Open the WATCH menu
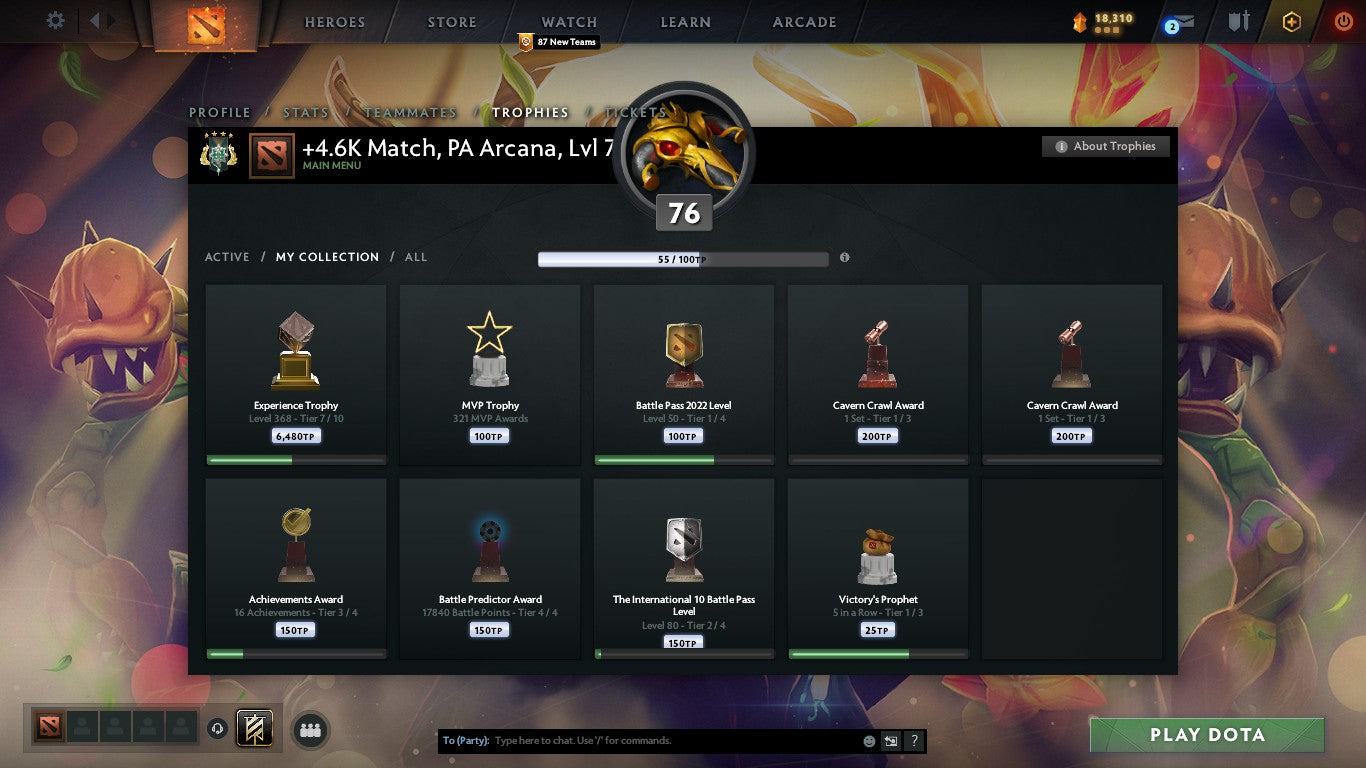Screen dimensions: 1366x768 pos(568,21)
